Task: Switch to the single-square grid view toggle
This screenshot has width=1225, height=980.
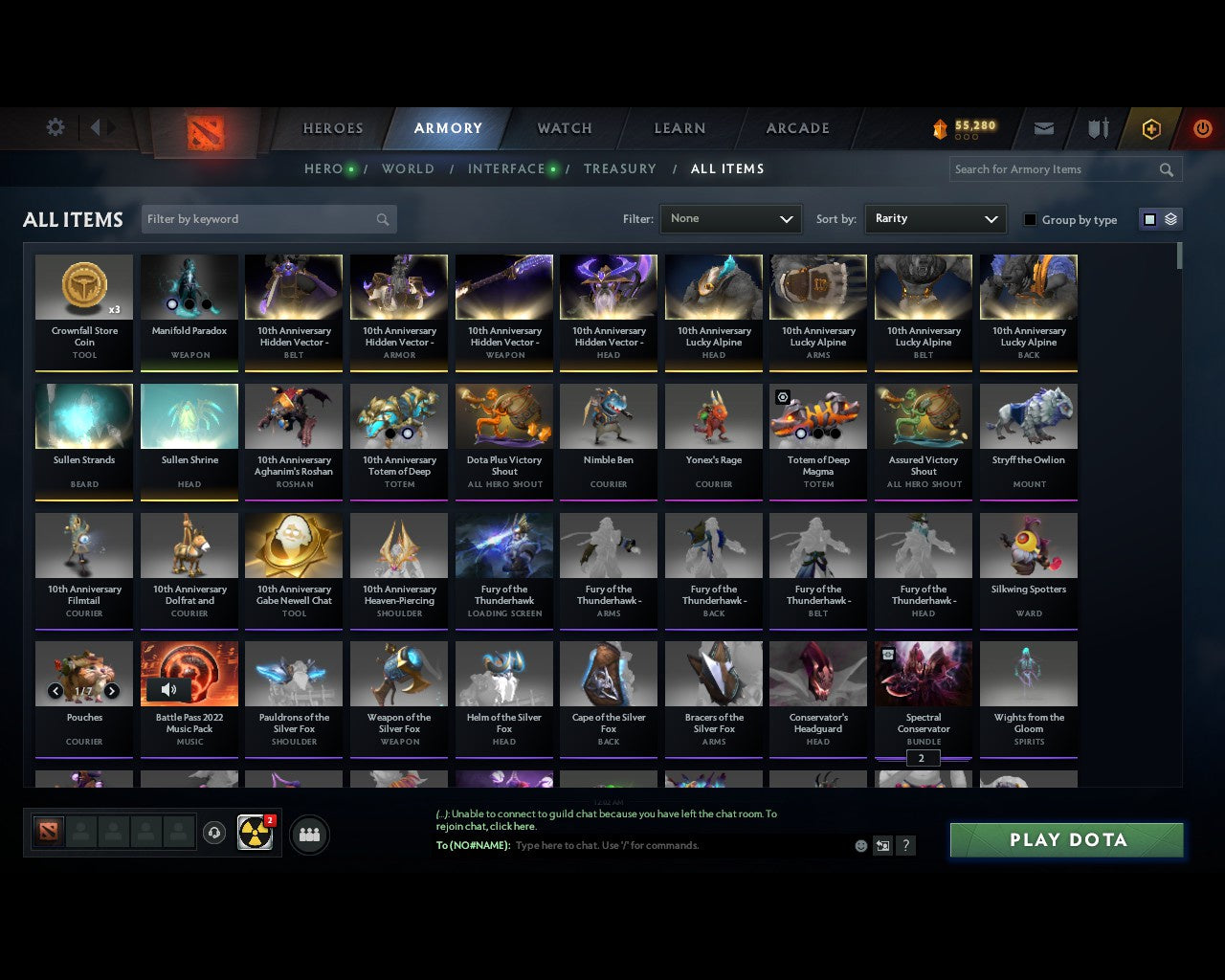Action: click(x=1148, y=218)
